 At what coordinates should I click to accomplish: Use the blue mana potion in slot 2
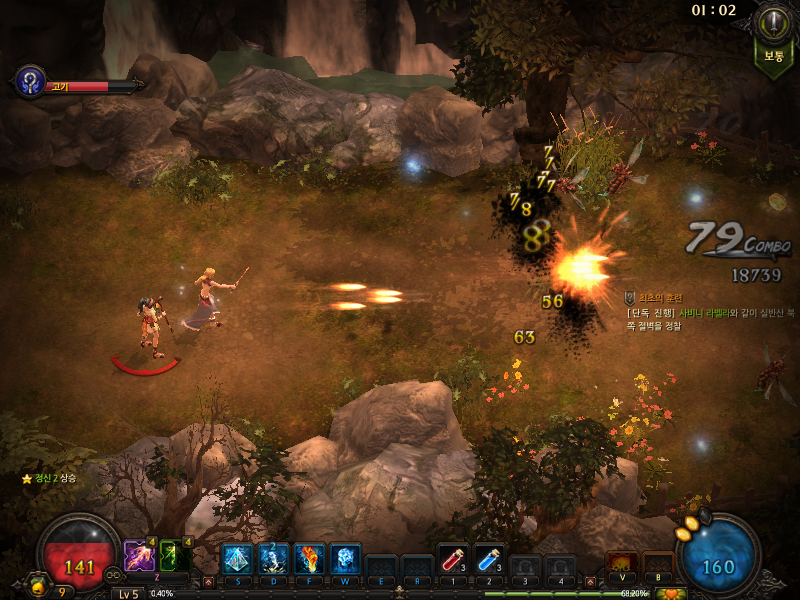point(488,559)
